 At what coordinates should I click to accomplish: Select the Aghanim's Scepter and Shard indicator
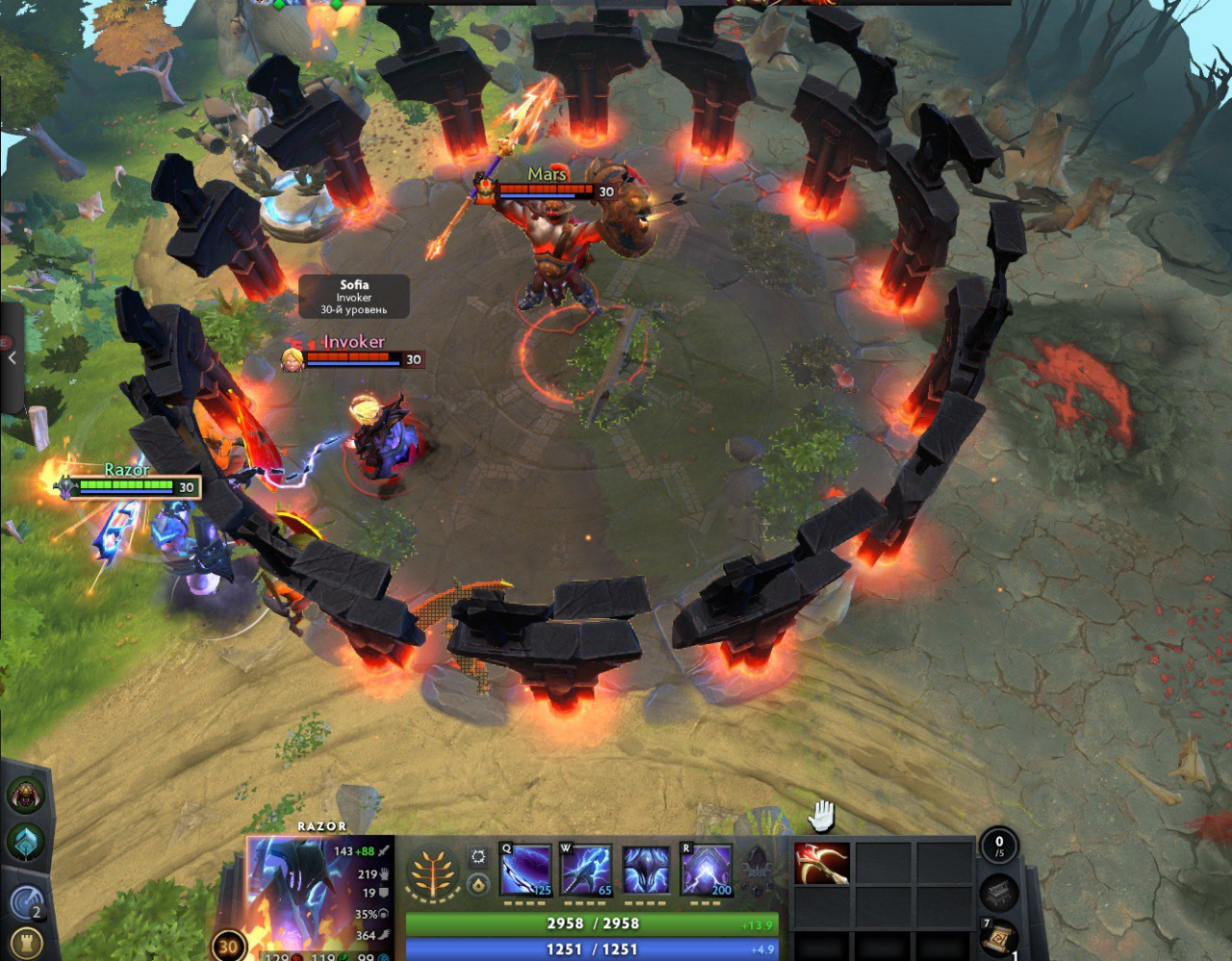point(757,870)
